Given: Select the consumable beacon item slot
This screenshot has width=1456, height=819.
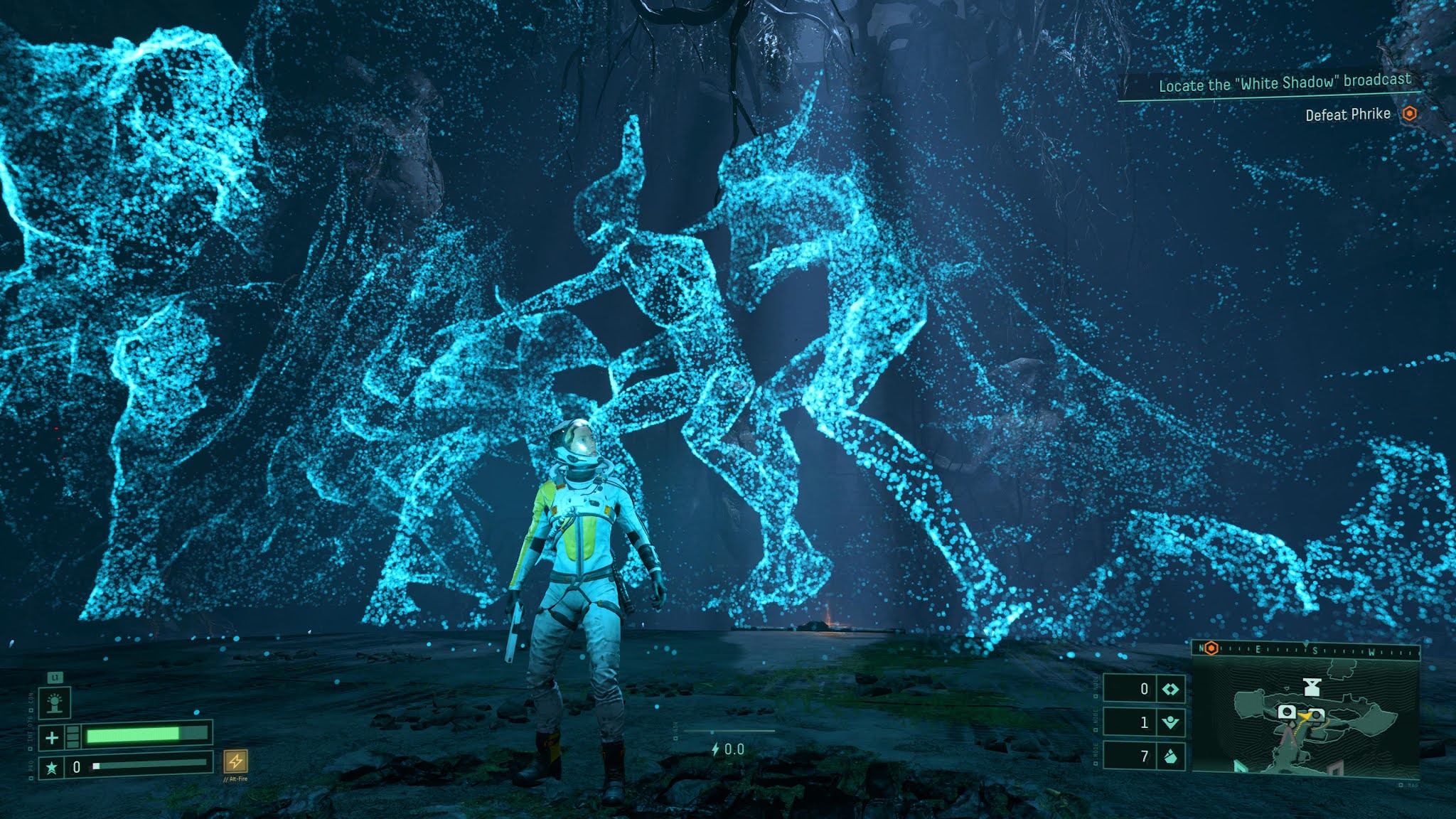Looking at the screenshot, I should tap(55, 704).
